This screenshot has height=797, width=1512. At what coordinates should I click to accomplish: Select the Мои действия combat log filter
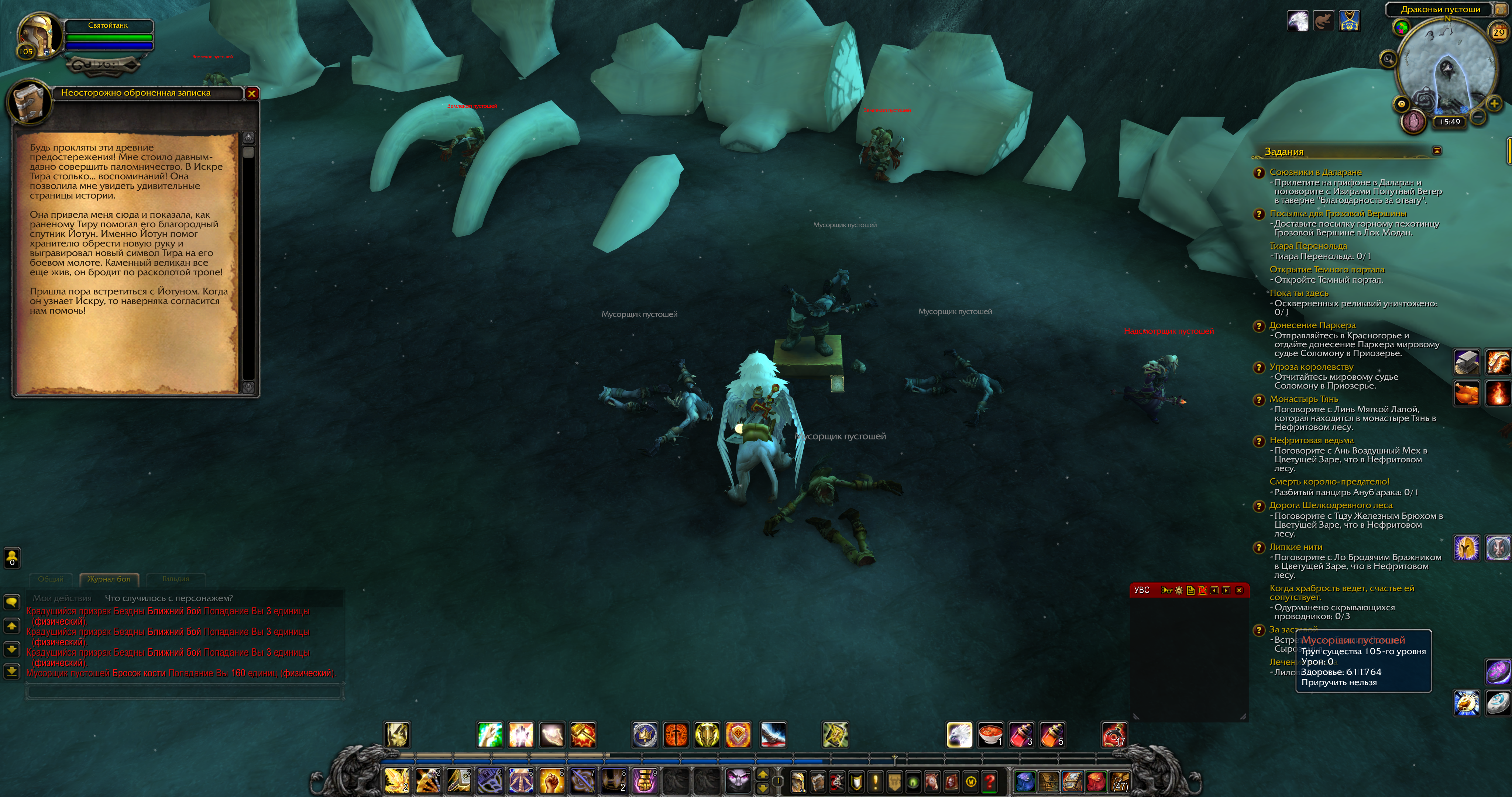(62, 598)
